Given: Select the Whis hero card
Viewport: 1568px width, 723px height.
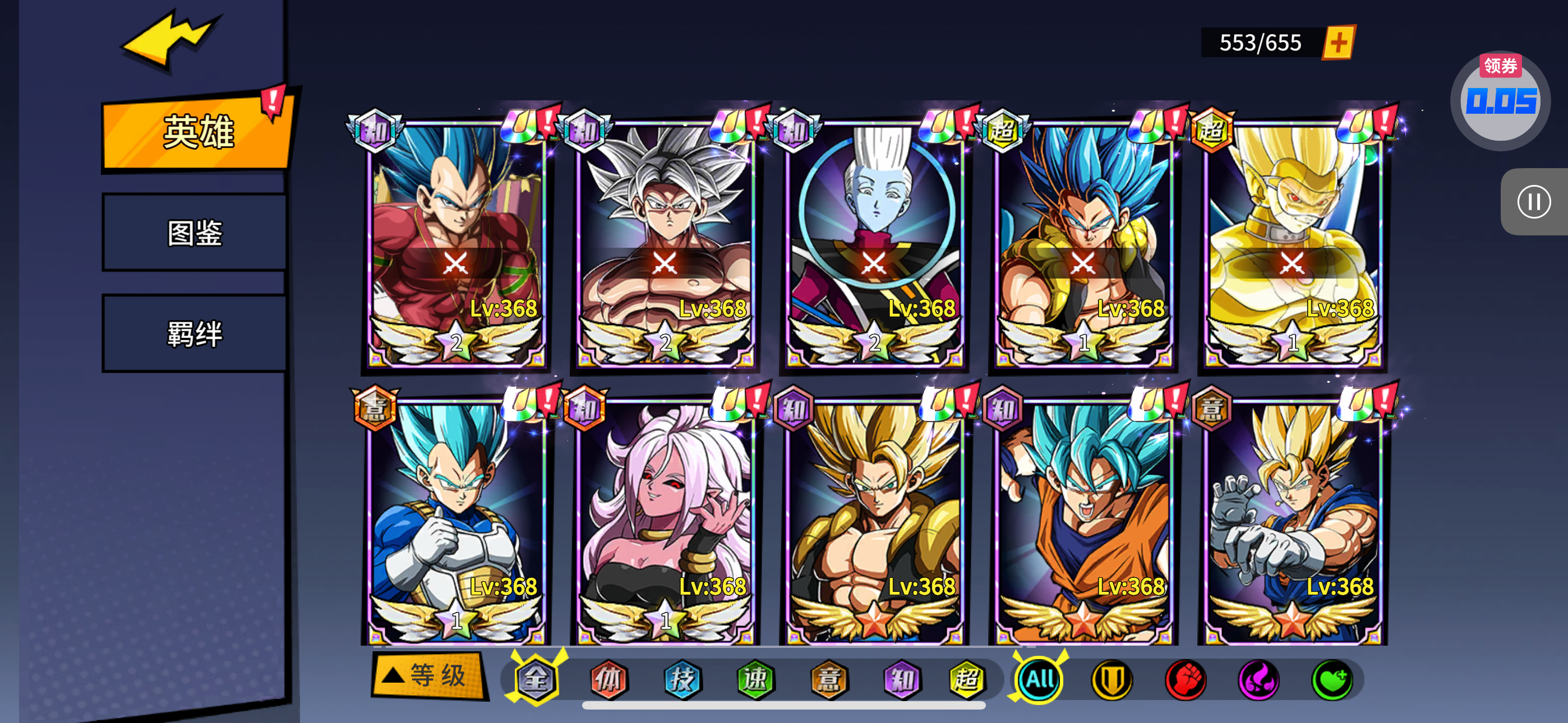Looking at the screenshot, I should point(874,243).
